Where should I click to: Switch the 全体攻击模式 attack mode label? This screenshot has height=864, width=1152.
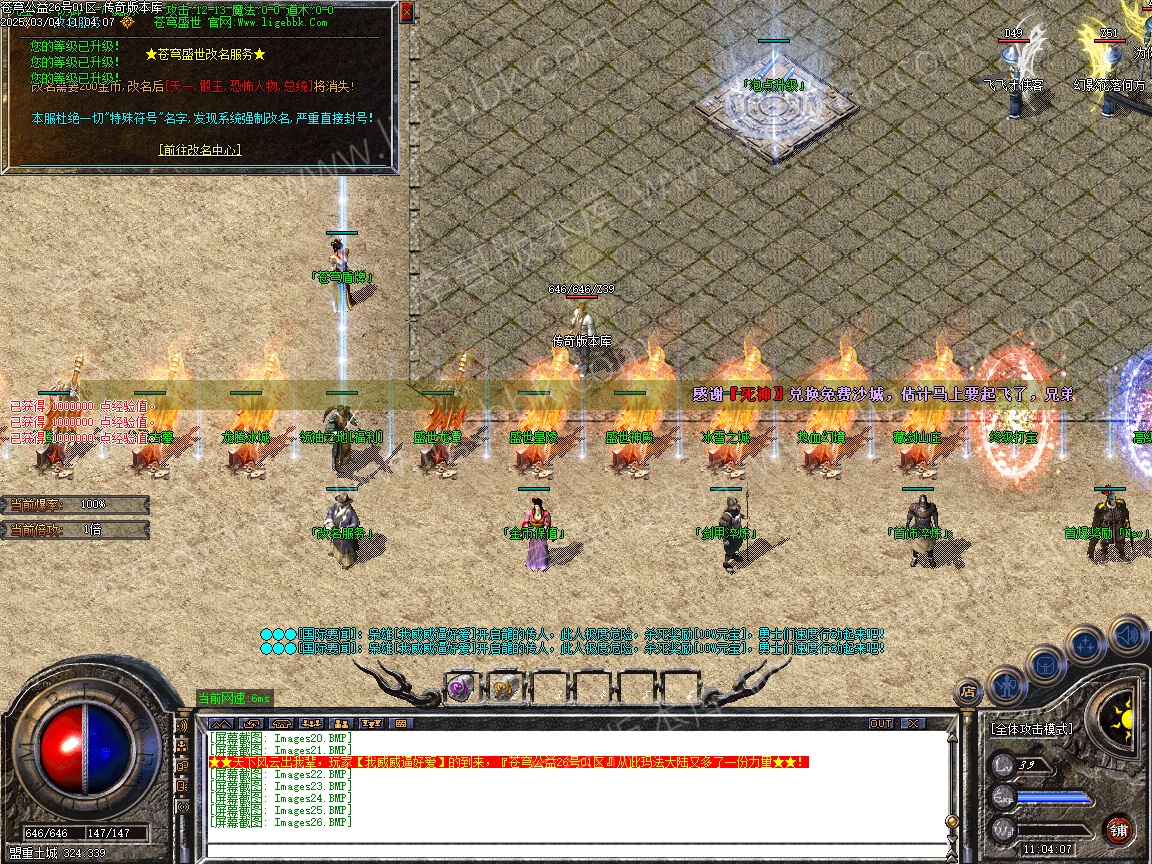click(x=1032, y=730)
